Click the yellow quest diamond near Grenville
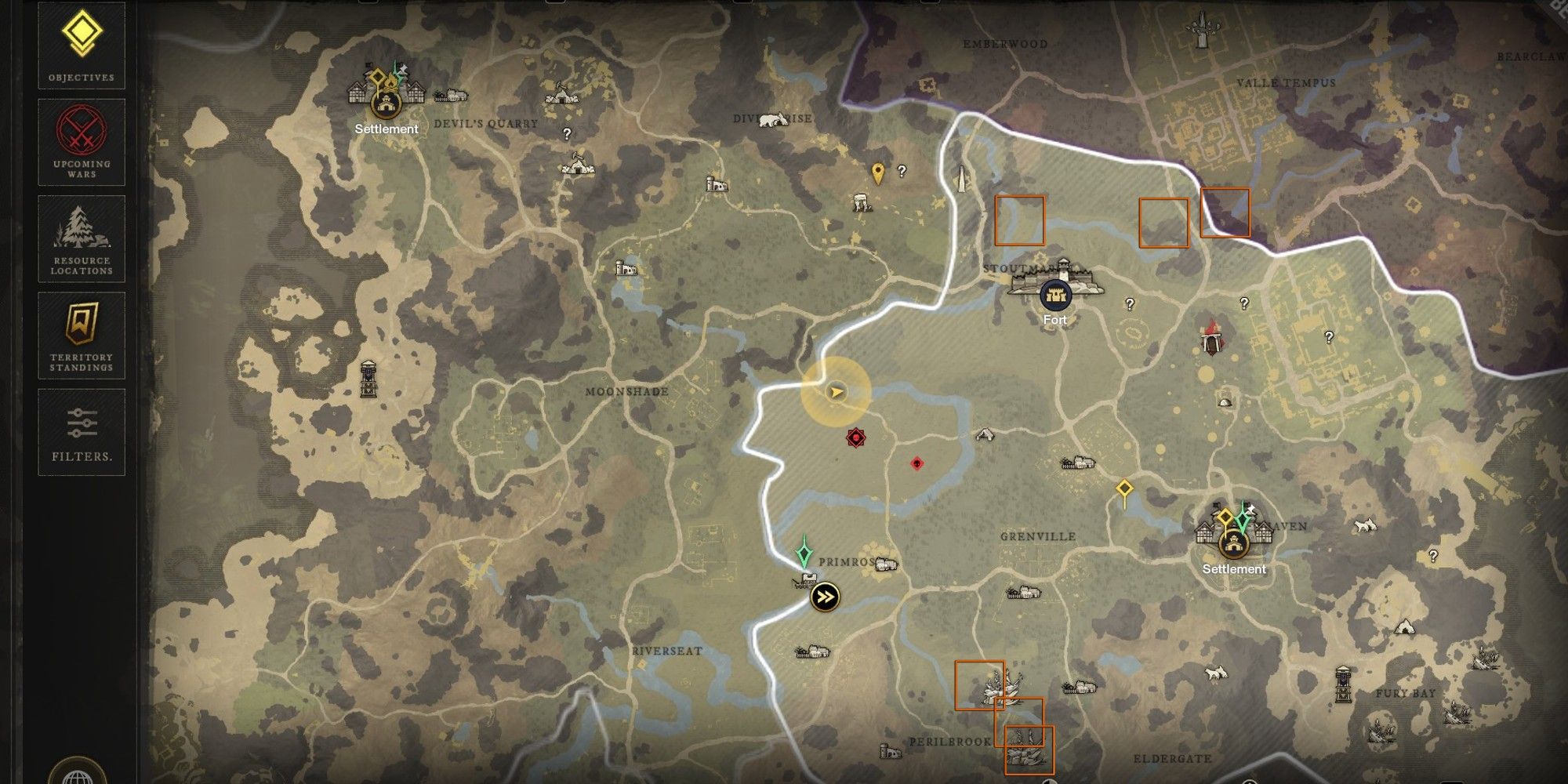Screen dimensions: 1568x784 [x=1125, y=488]
